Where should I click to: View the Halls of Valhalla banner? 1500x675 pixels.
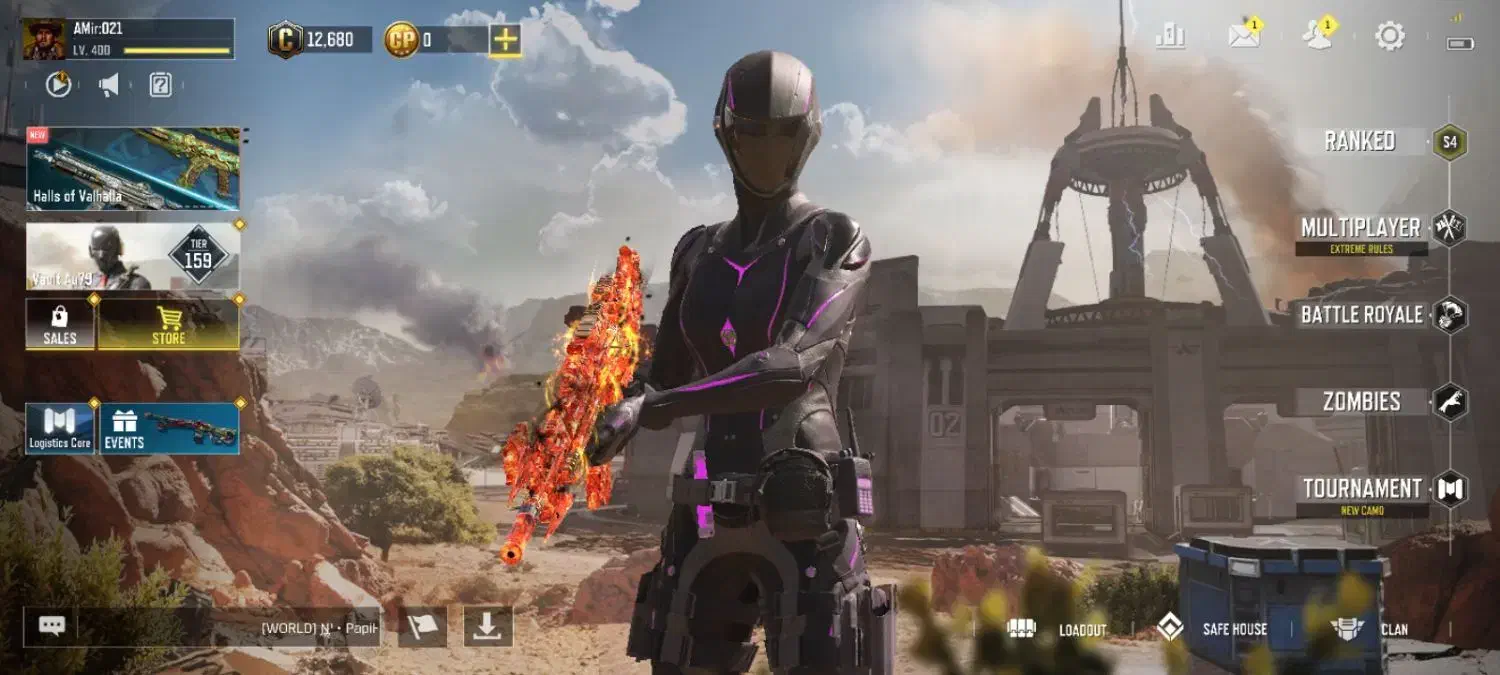tap(133, 168)
